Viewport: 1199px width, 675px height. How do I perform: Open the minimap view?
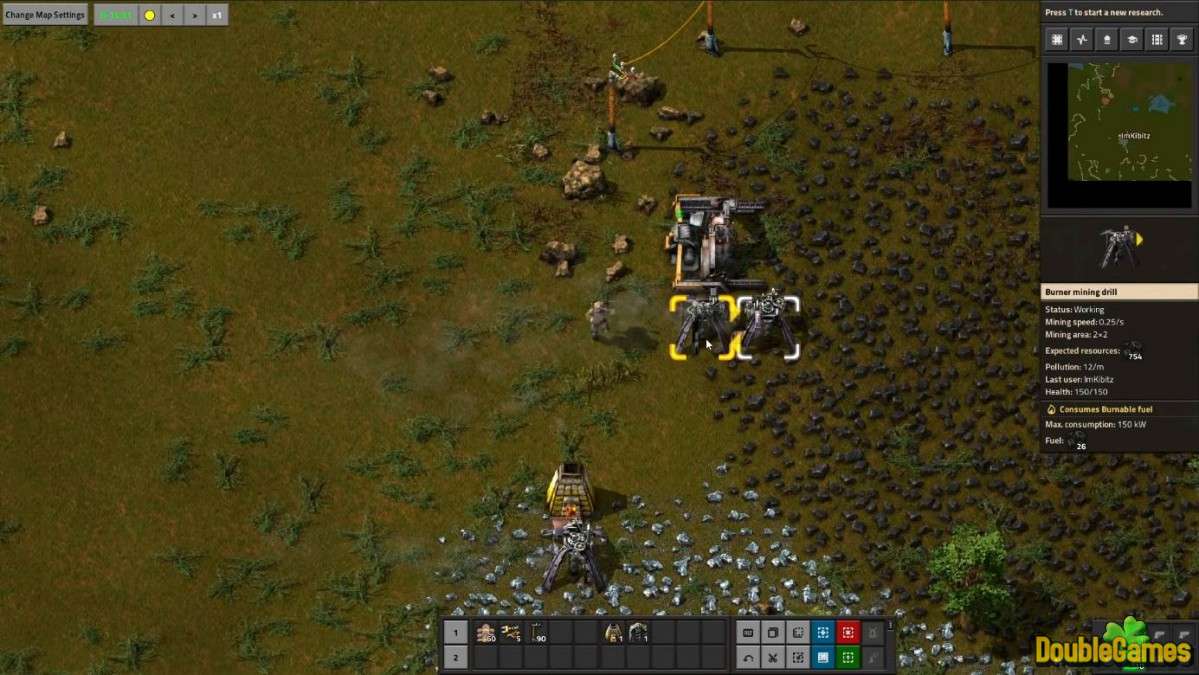coord(1119,121)
